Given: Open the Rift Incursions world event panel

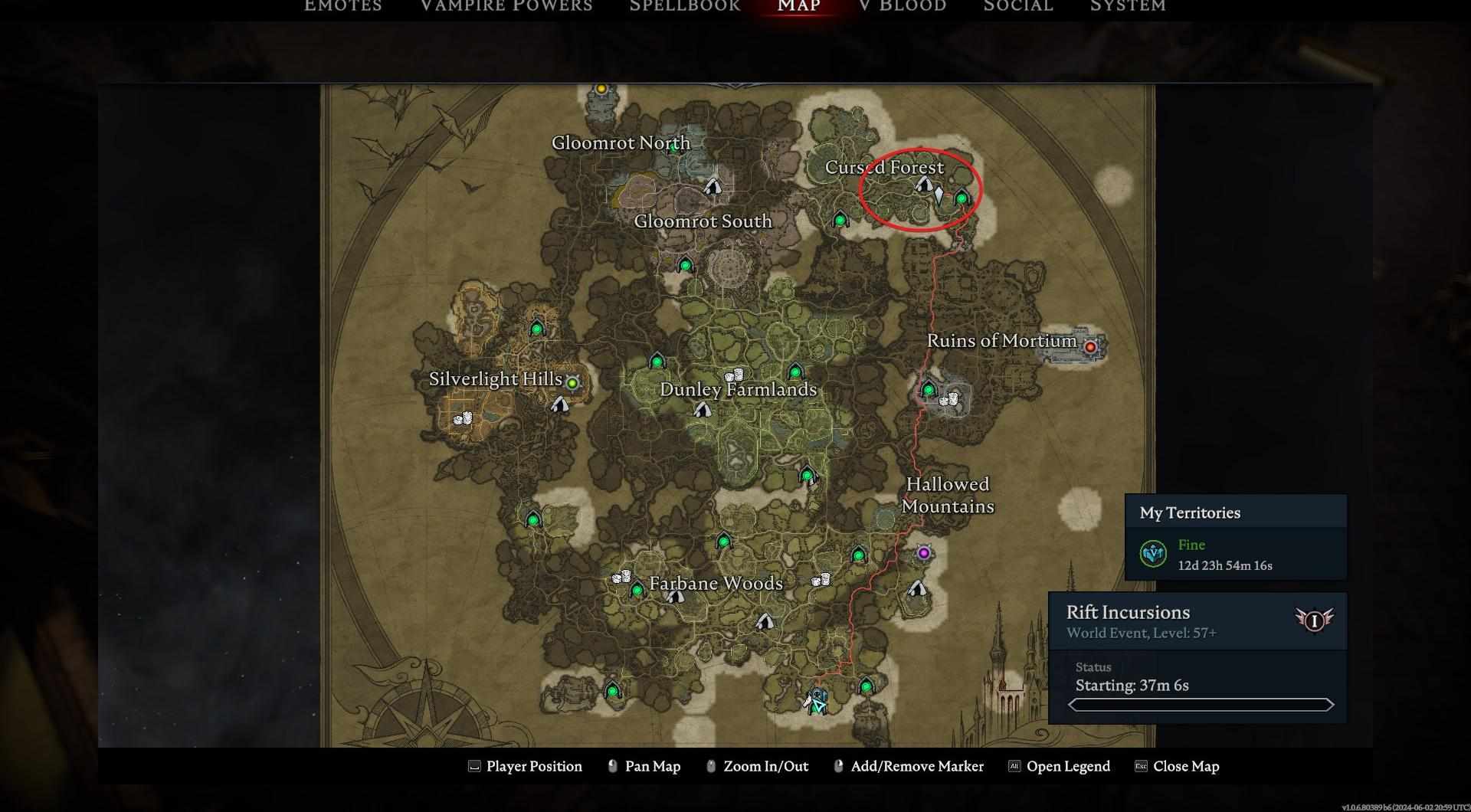Looking at the screenshot, I should [1197, 621].
